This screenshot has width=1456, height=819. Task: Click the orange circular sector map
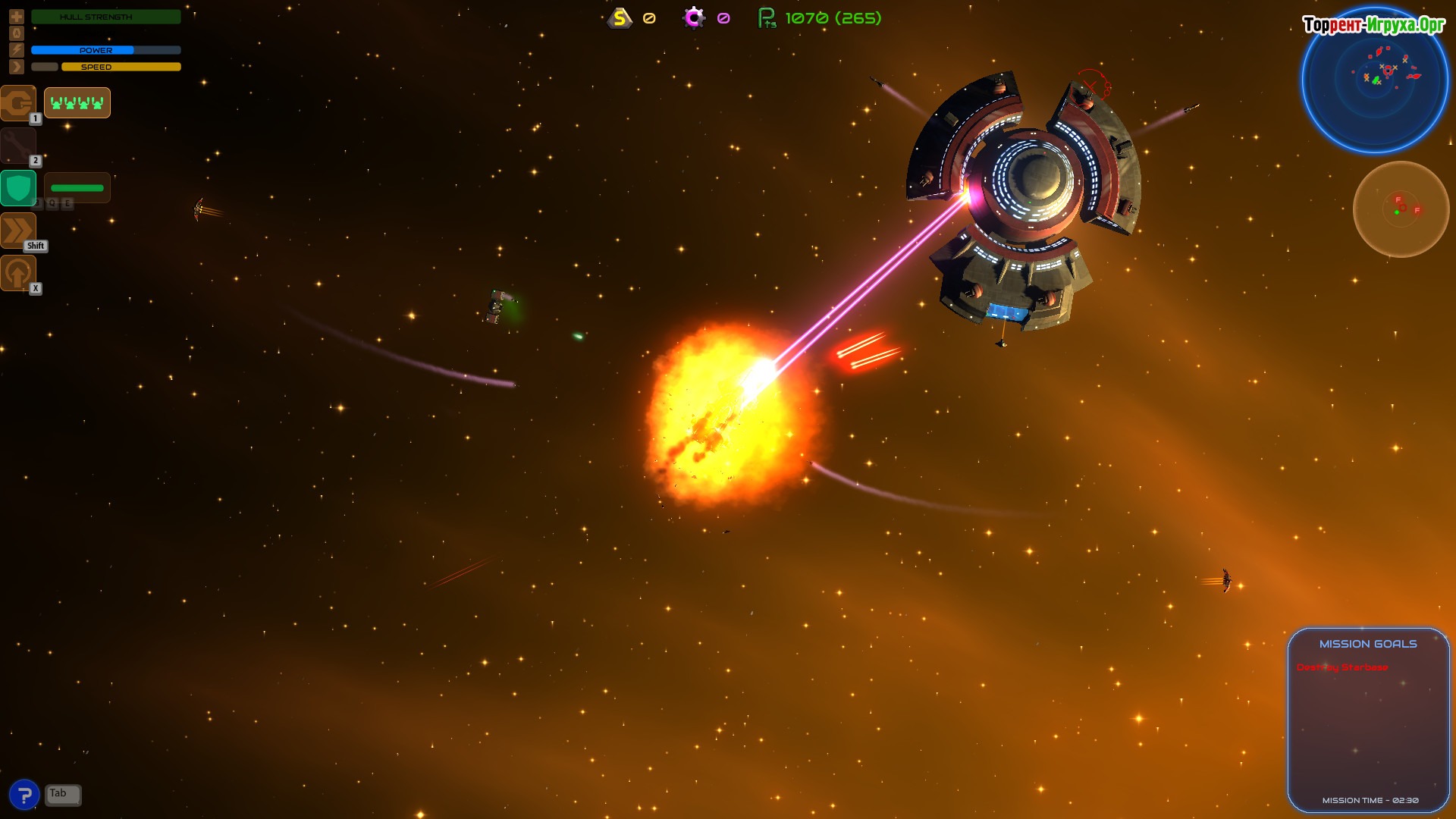1401,209
